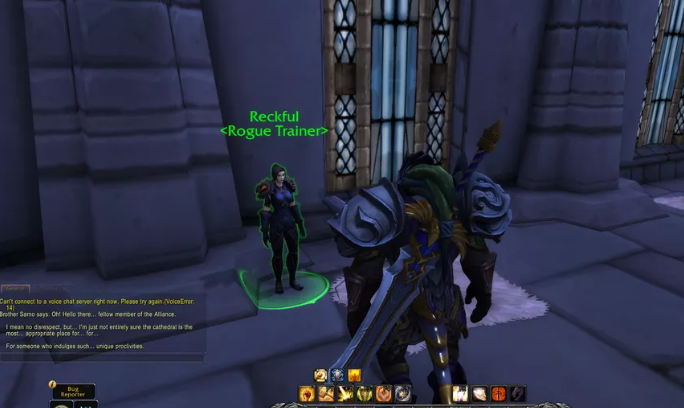The width and height of the screenshot is (684, 408).
Task: Activate the green-and-gold shield ability icon
Action: [x=365, y=394]
